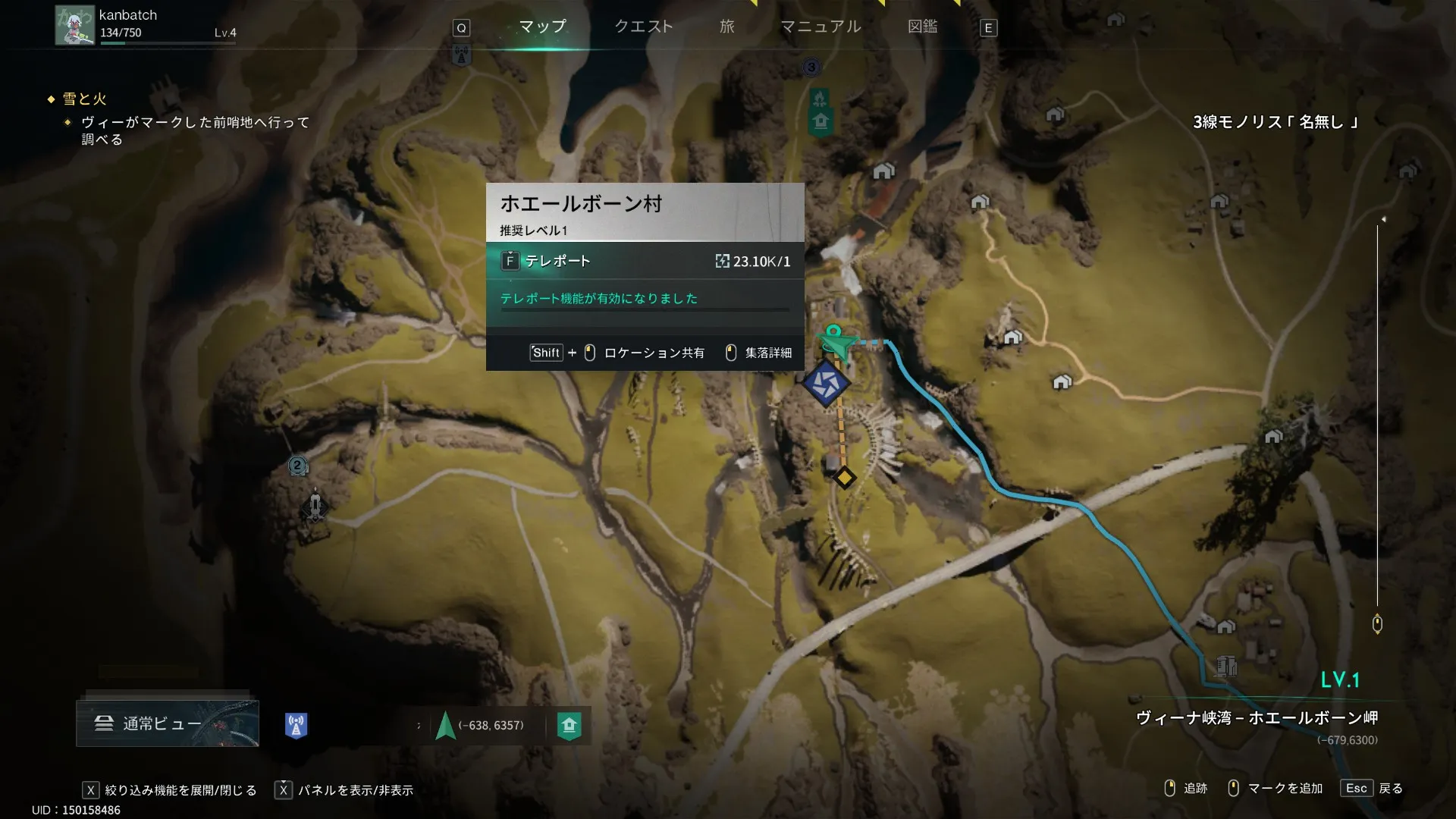
Task: Open the kanbatch player profile avatar
Action: tap(74, 26)
